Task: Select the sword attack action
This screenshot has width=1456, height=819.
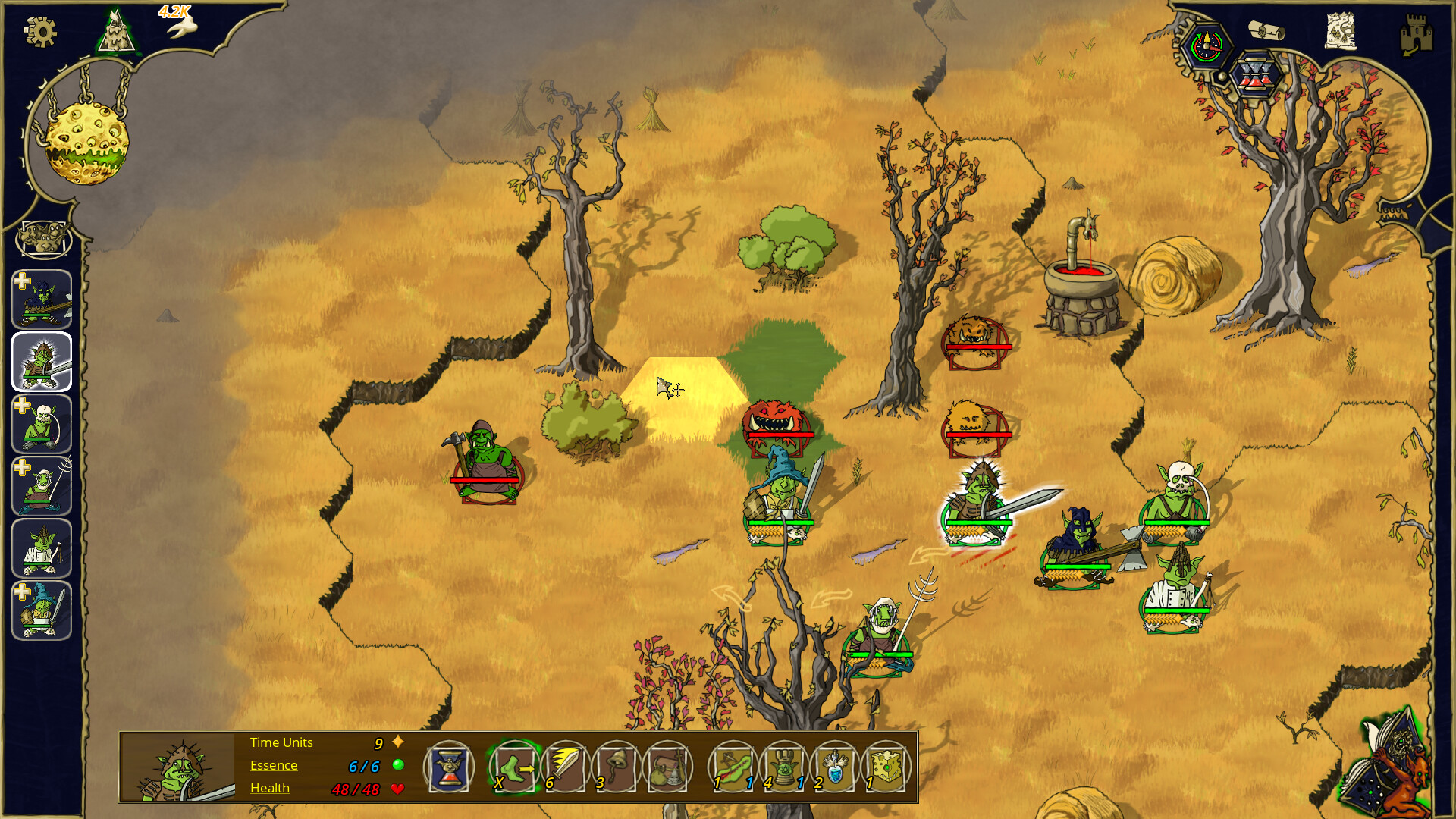Action: coord(565,767)
